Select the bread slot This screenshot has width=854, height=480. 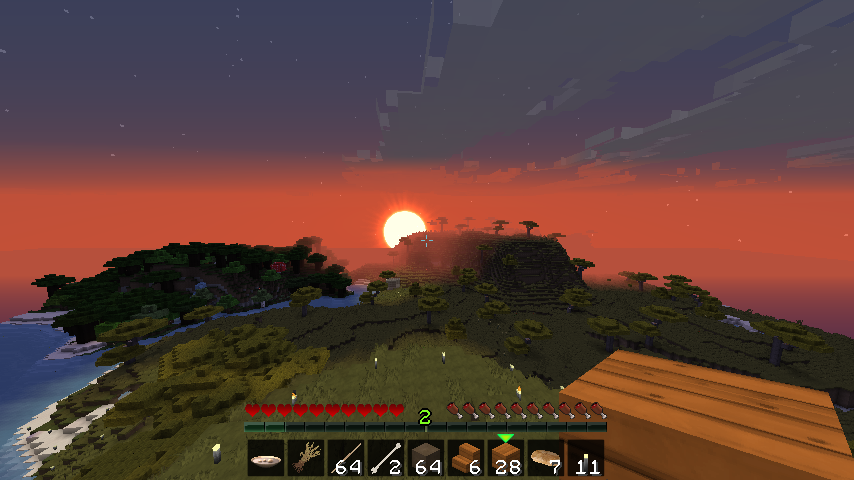point(546,459)
